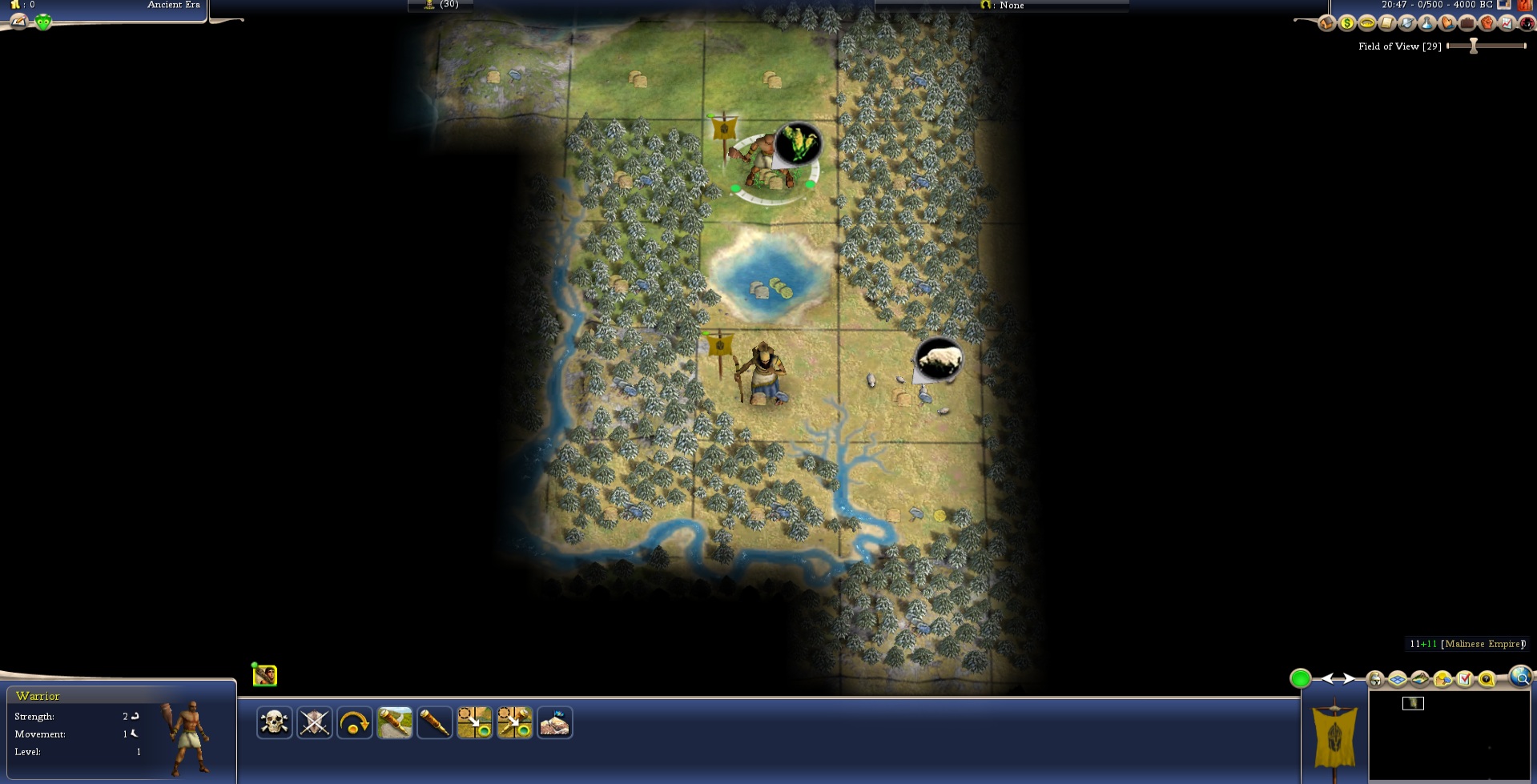
Task: Select the plain spyglass sentry button
Action: [x=434, y=723]
